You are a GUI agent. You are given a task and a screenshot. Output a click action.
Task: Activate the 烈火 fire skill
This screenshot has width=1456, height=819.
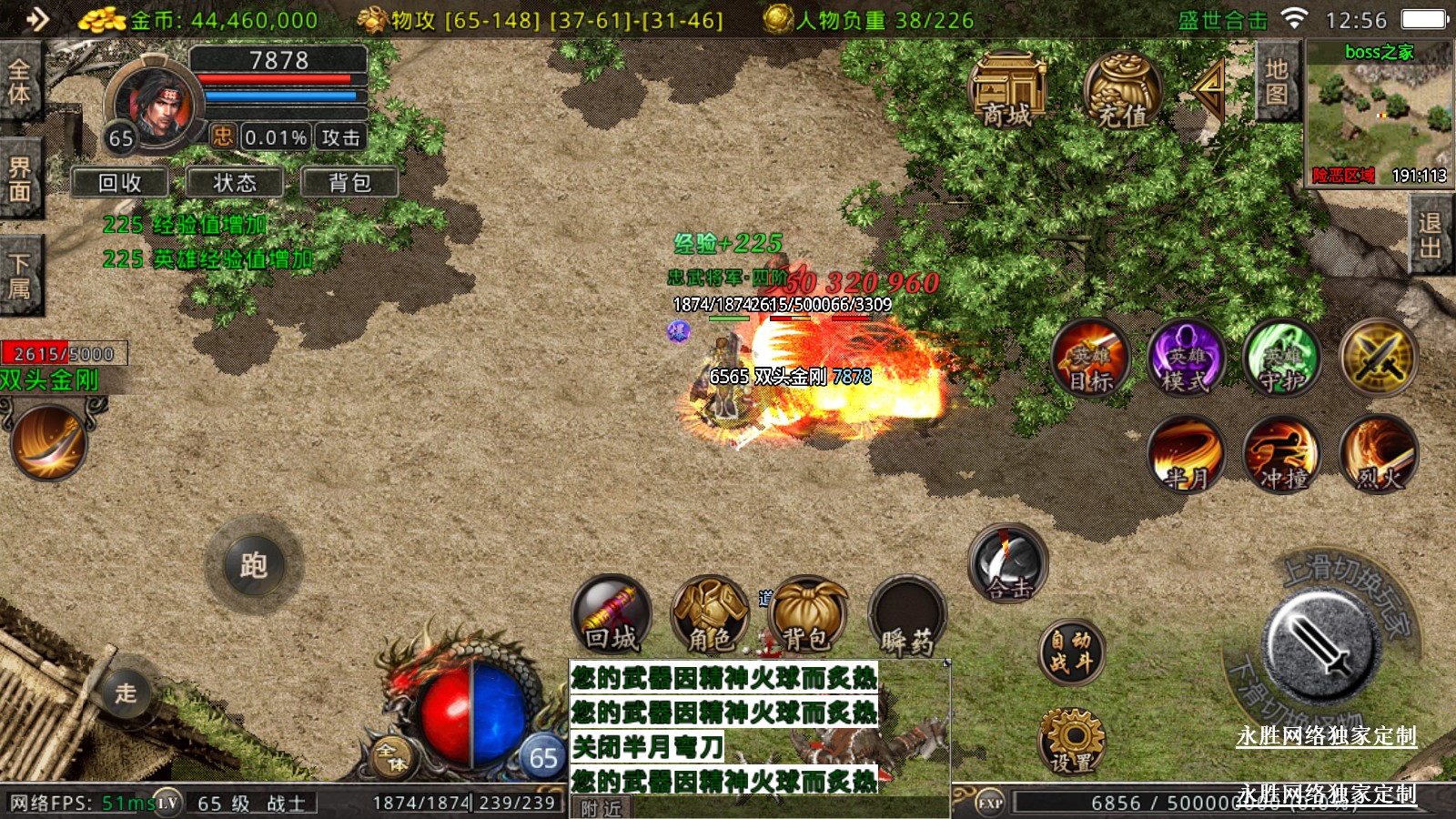1379,454
